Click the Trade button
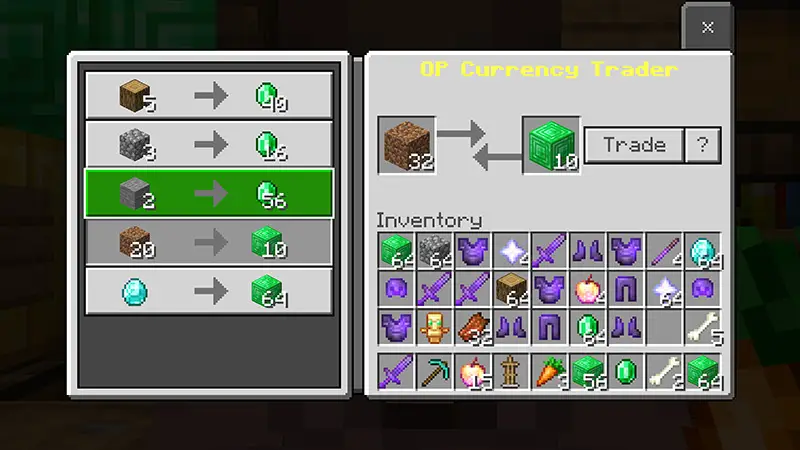Viewport: 800px width, 450px height. click(633, 145)
